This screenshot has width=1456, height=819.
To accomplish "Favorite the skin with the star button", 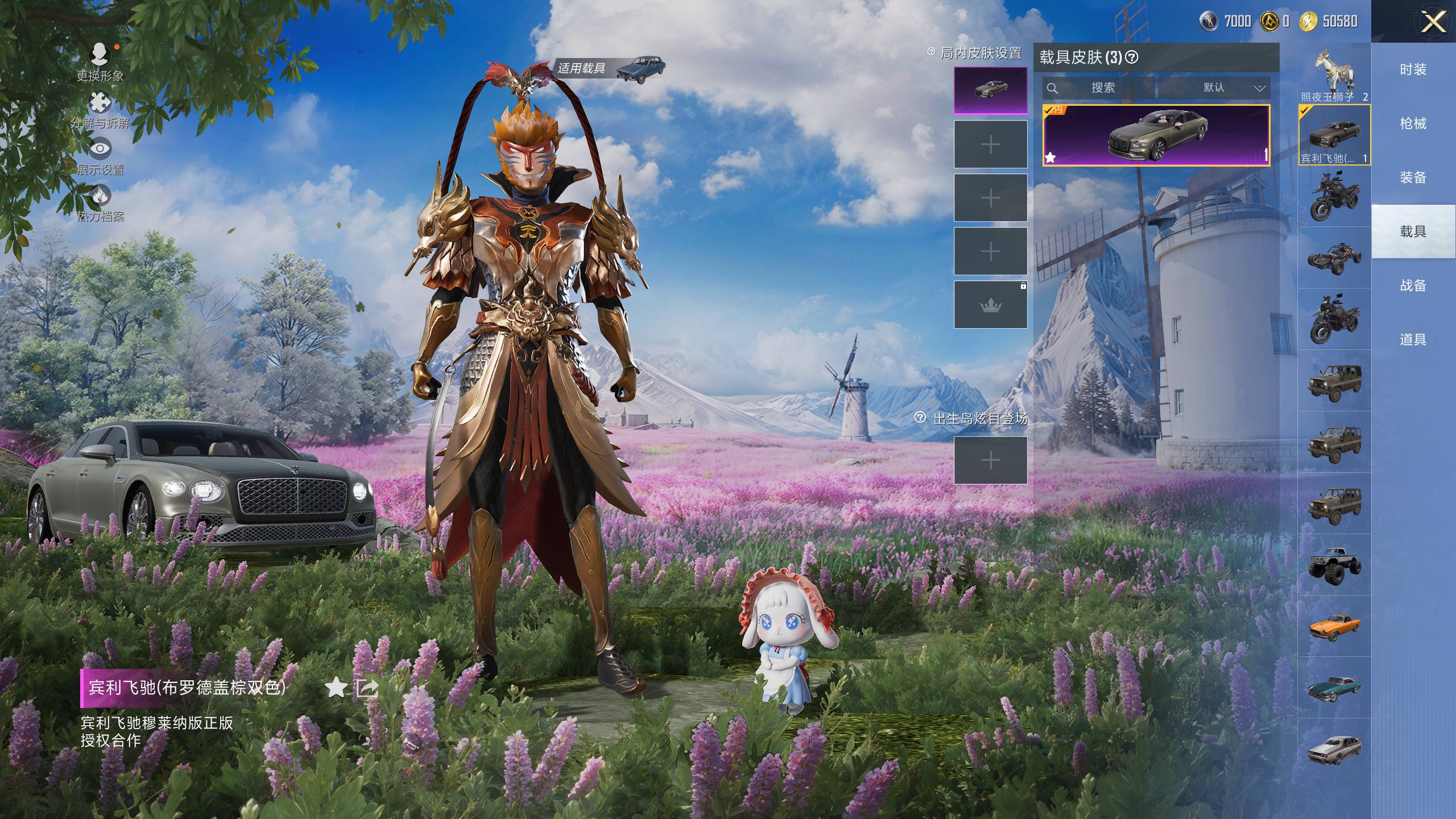I will [x=336, y=688].
